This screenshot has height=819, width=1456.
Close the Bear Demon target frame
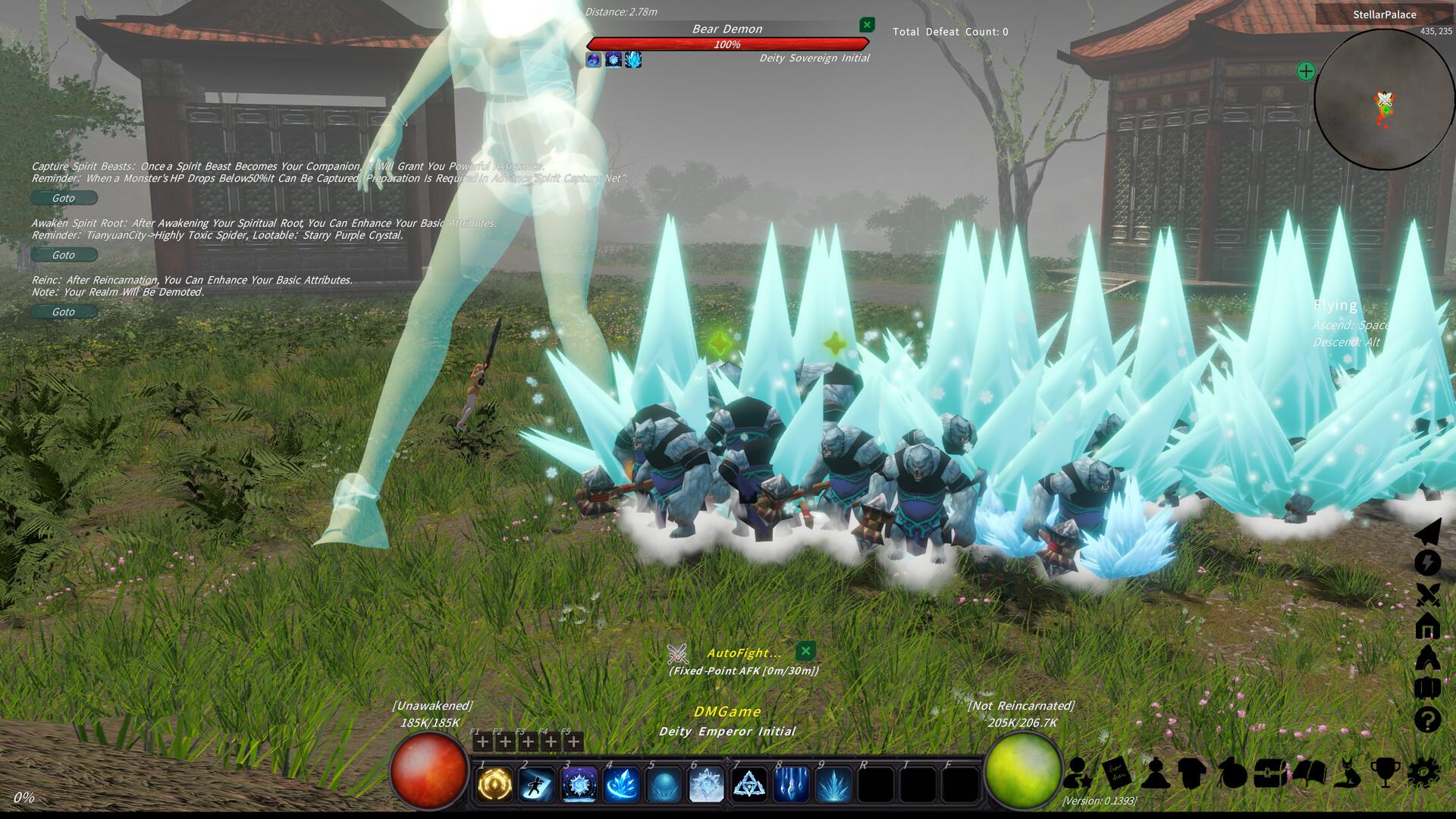(x=867, y=25)
